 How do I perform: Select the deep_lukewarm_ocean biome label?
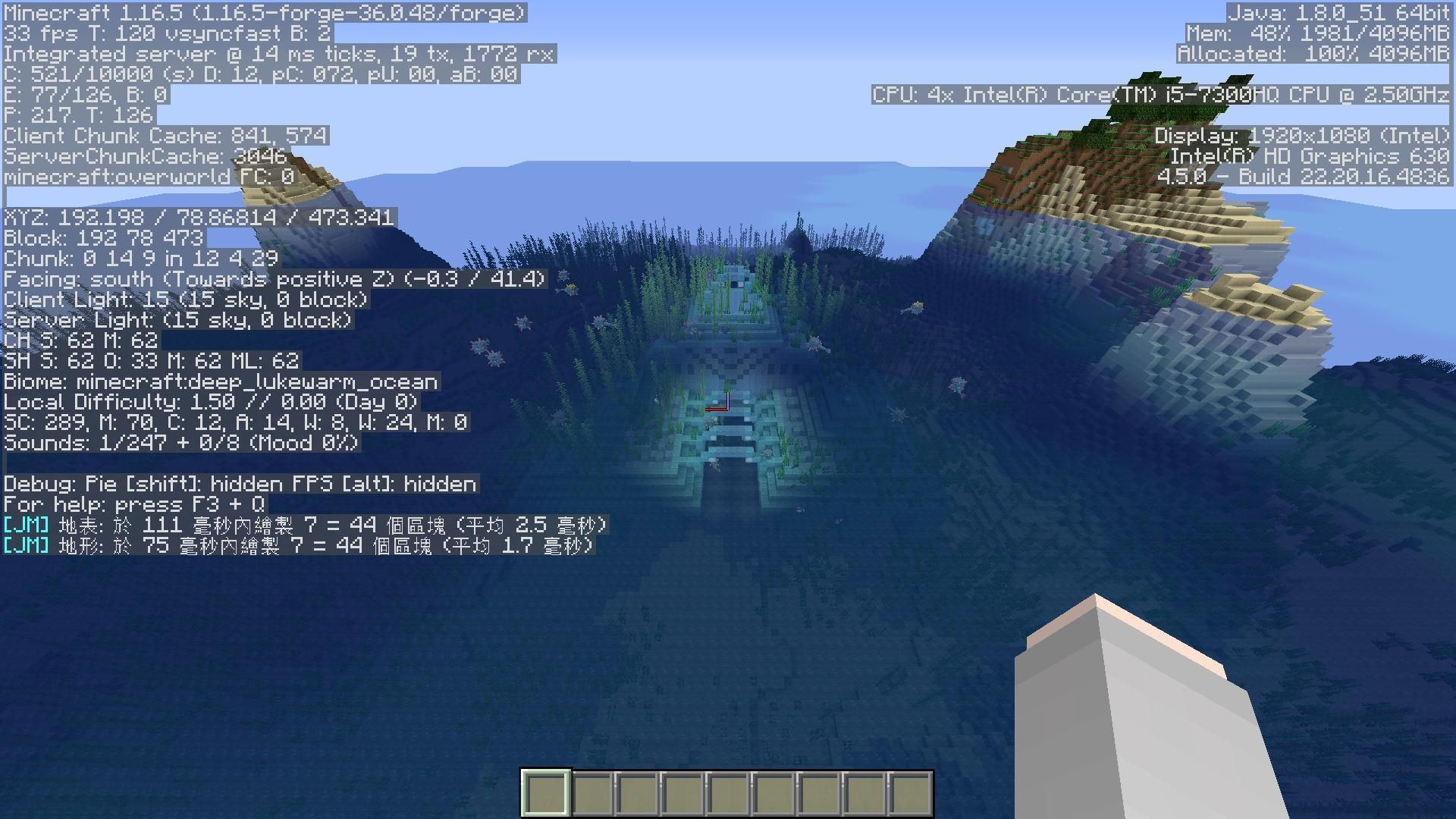click(x=220, y=381)
